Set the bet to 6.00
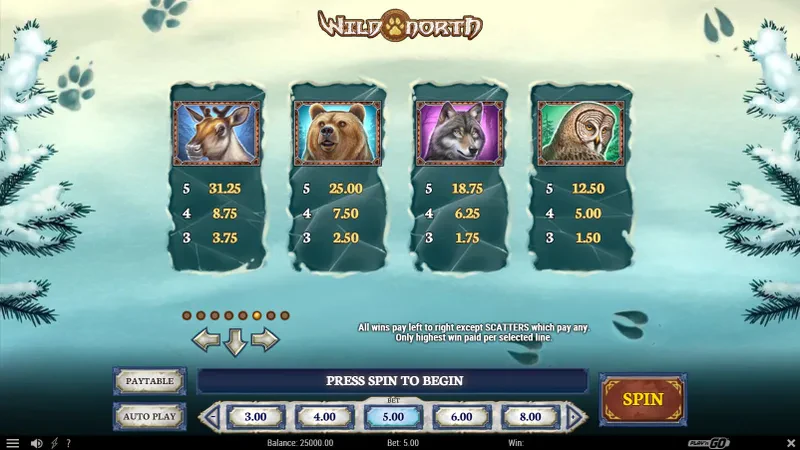The image size is (800, 450). (x=461, y=416)
